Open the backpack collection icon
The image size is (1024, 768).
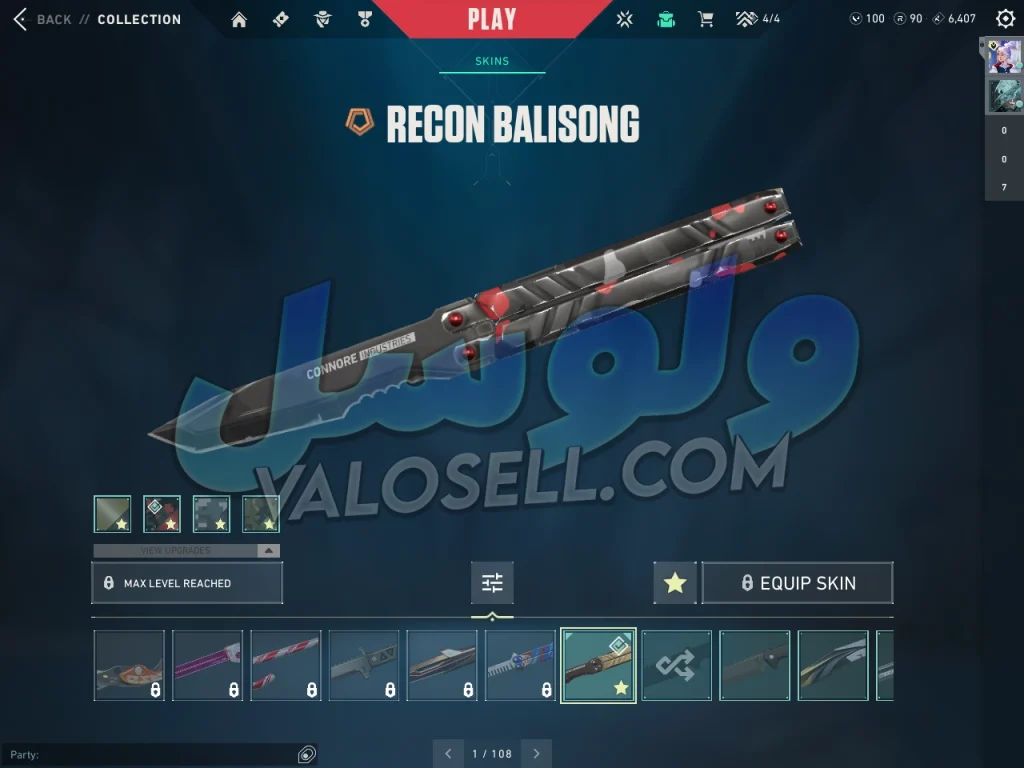coord(666,19)
